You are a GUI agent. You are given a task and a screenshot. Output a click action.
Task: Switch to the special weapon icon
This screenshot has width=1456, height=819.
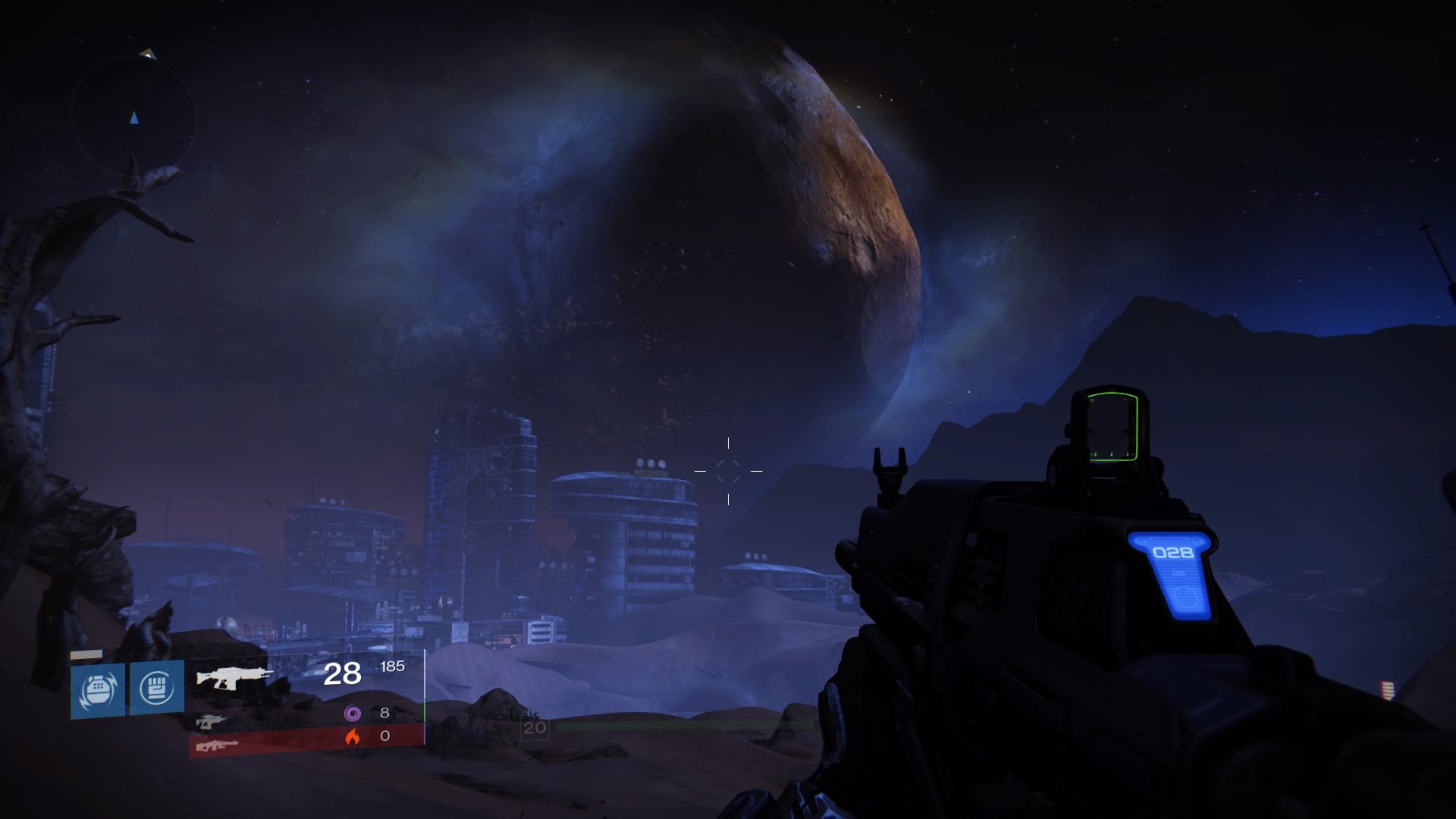point(210,721)
